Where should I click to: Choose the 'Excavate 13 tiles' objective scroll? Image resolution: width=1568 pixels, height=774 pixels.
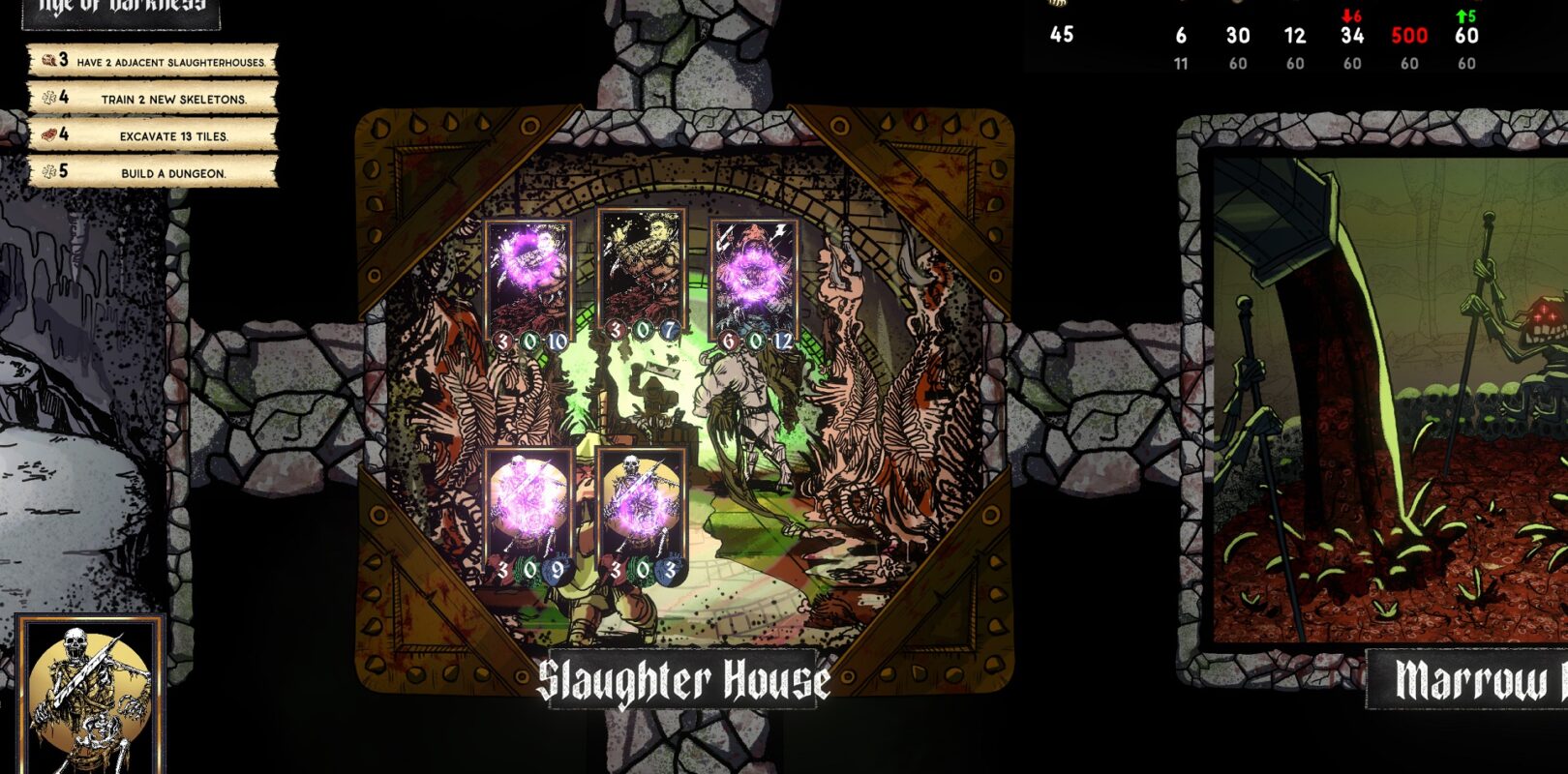153,135
